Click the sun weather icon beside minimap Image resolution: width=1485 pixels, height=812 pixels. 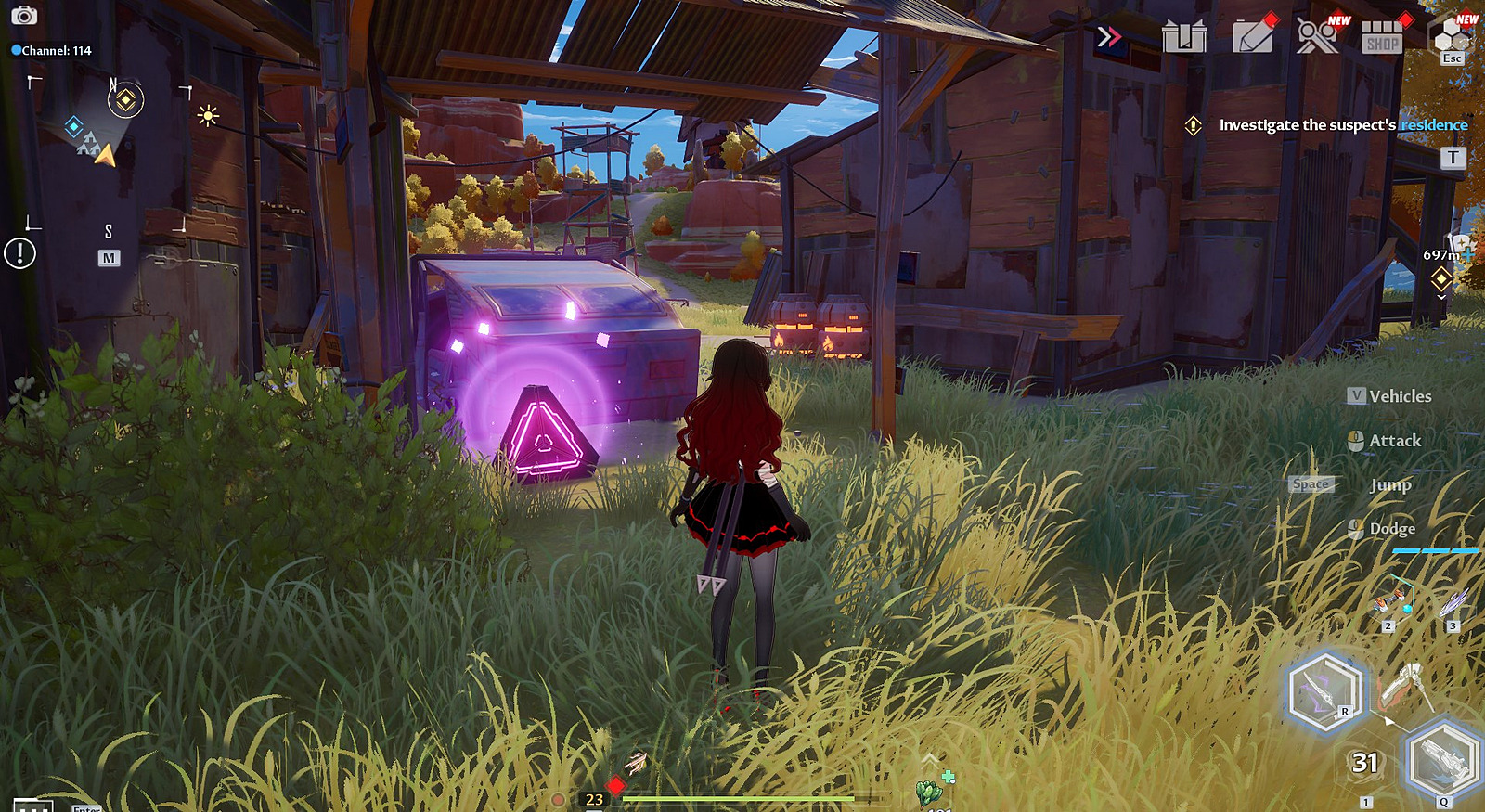click(208, 116)
